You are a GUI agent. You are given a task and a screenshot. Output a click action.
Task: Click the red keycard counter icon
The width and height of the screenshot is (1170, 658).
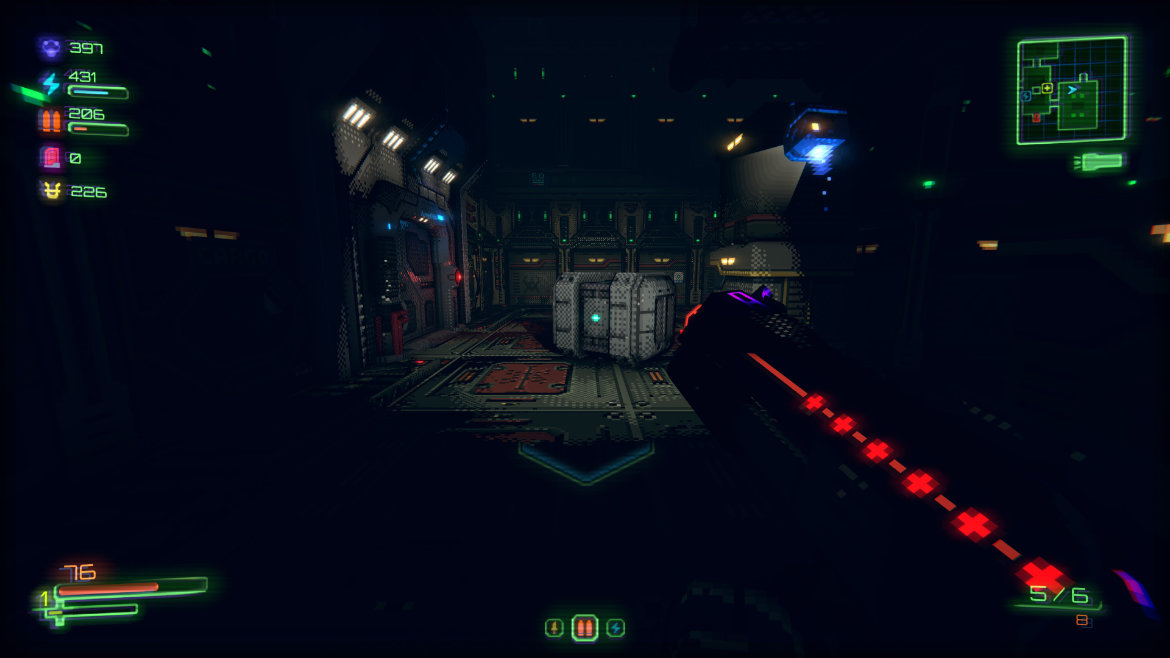pos(50,158)
